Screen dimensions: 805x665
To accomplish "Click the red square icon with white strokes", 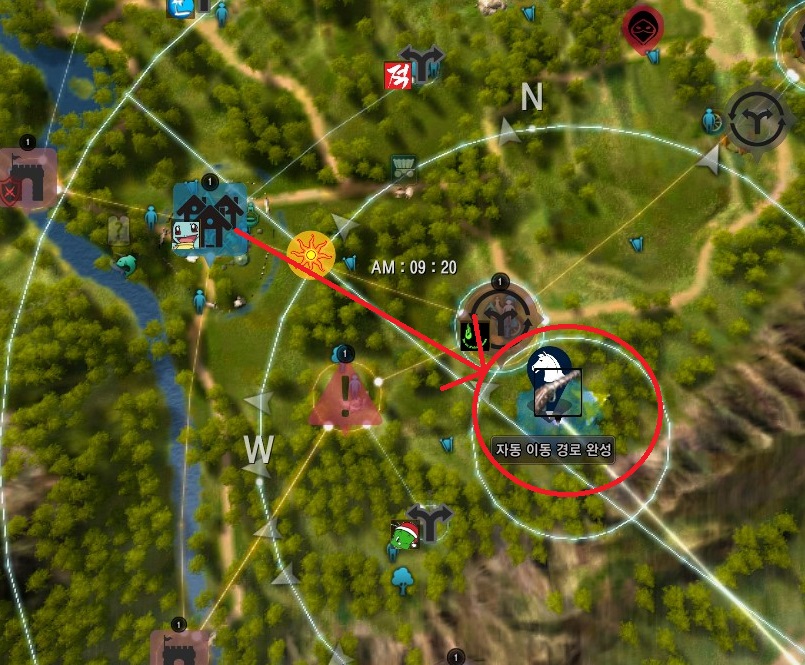I will point(396,74).
